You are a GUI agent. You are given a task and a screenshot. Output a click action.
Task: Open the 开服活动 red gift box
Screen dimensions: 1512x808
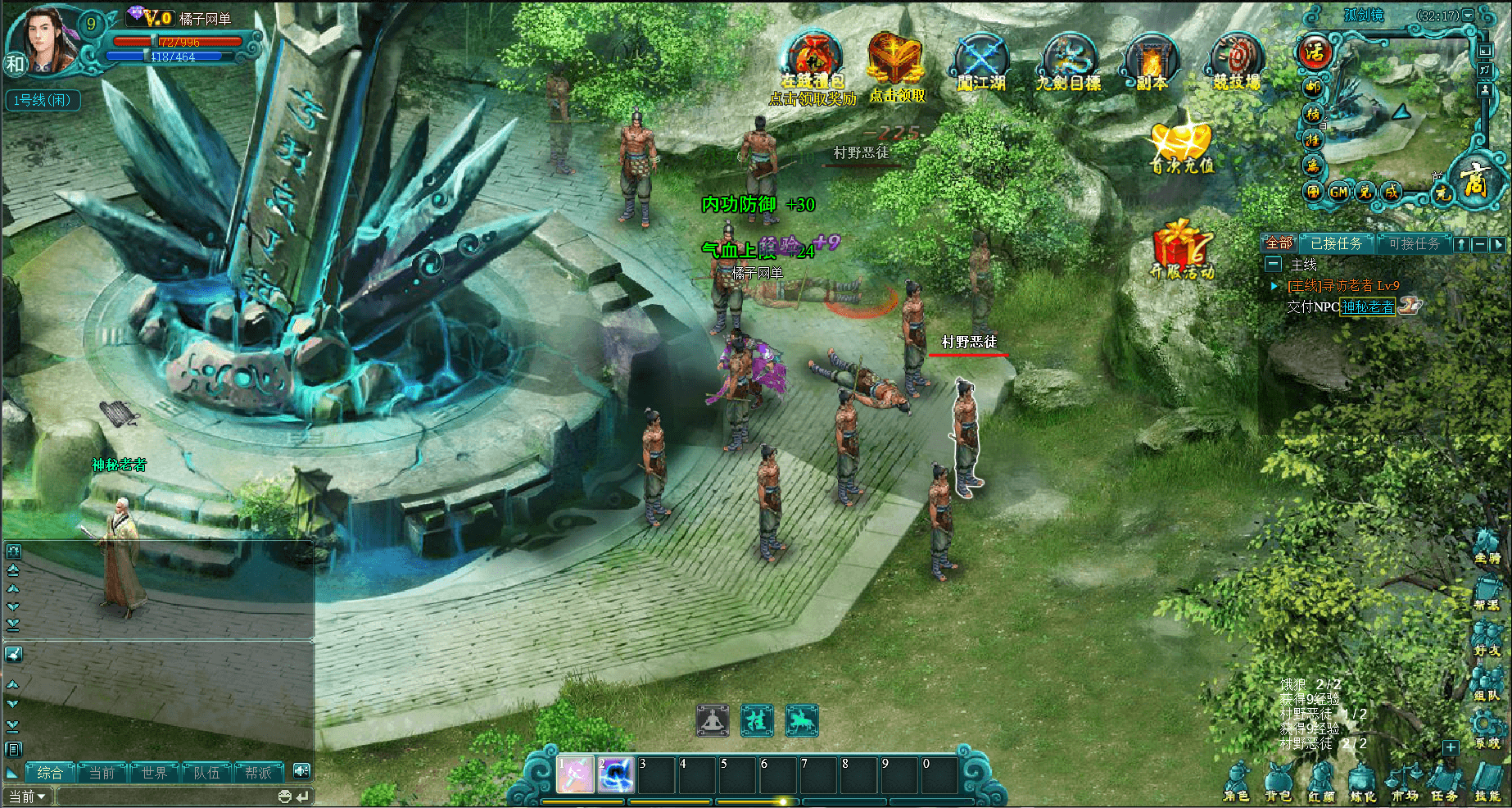1181,247
